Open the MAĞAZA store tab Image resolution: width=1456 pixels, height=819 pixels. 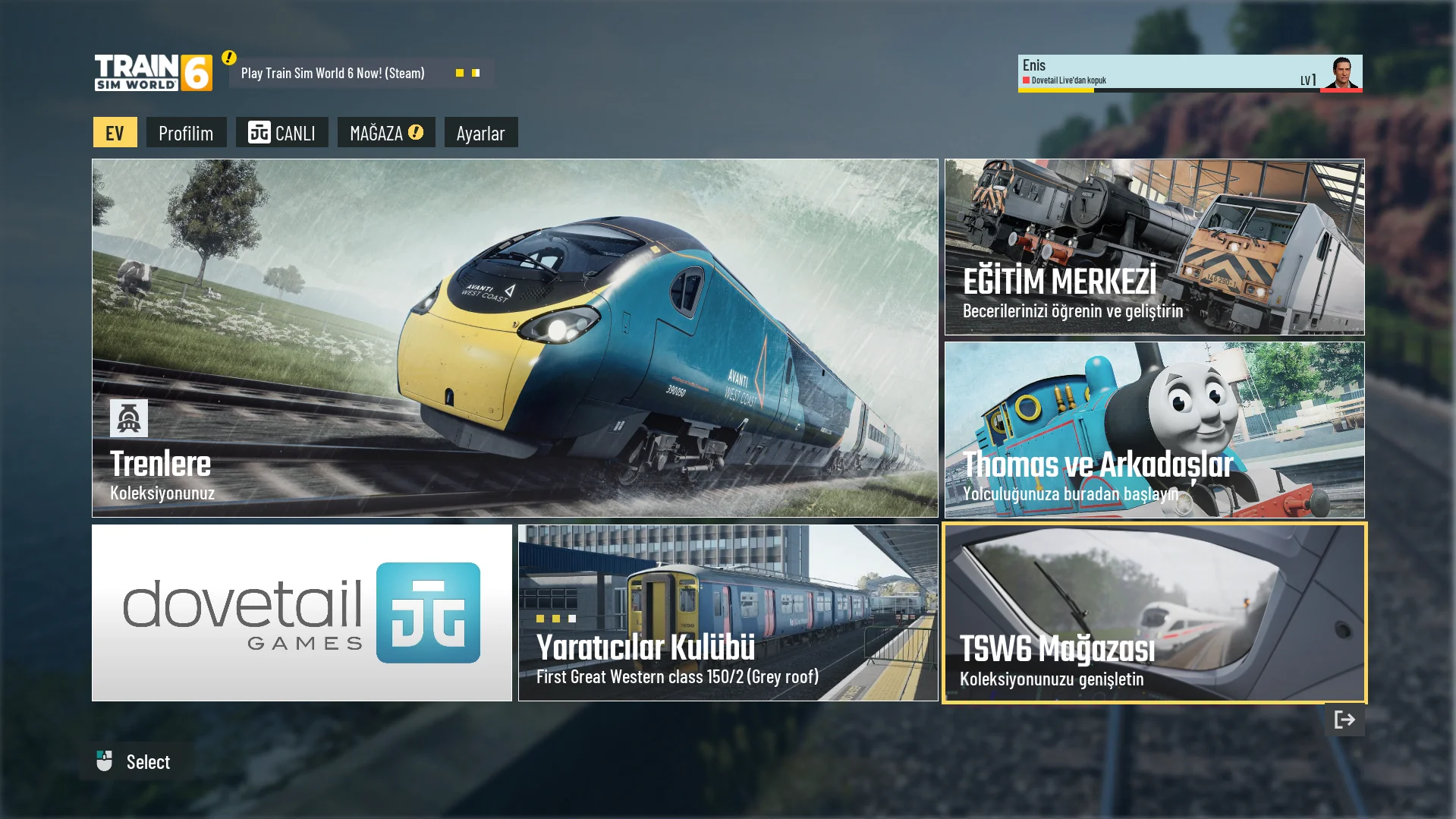[x=385, y=133]
